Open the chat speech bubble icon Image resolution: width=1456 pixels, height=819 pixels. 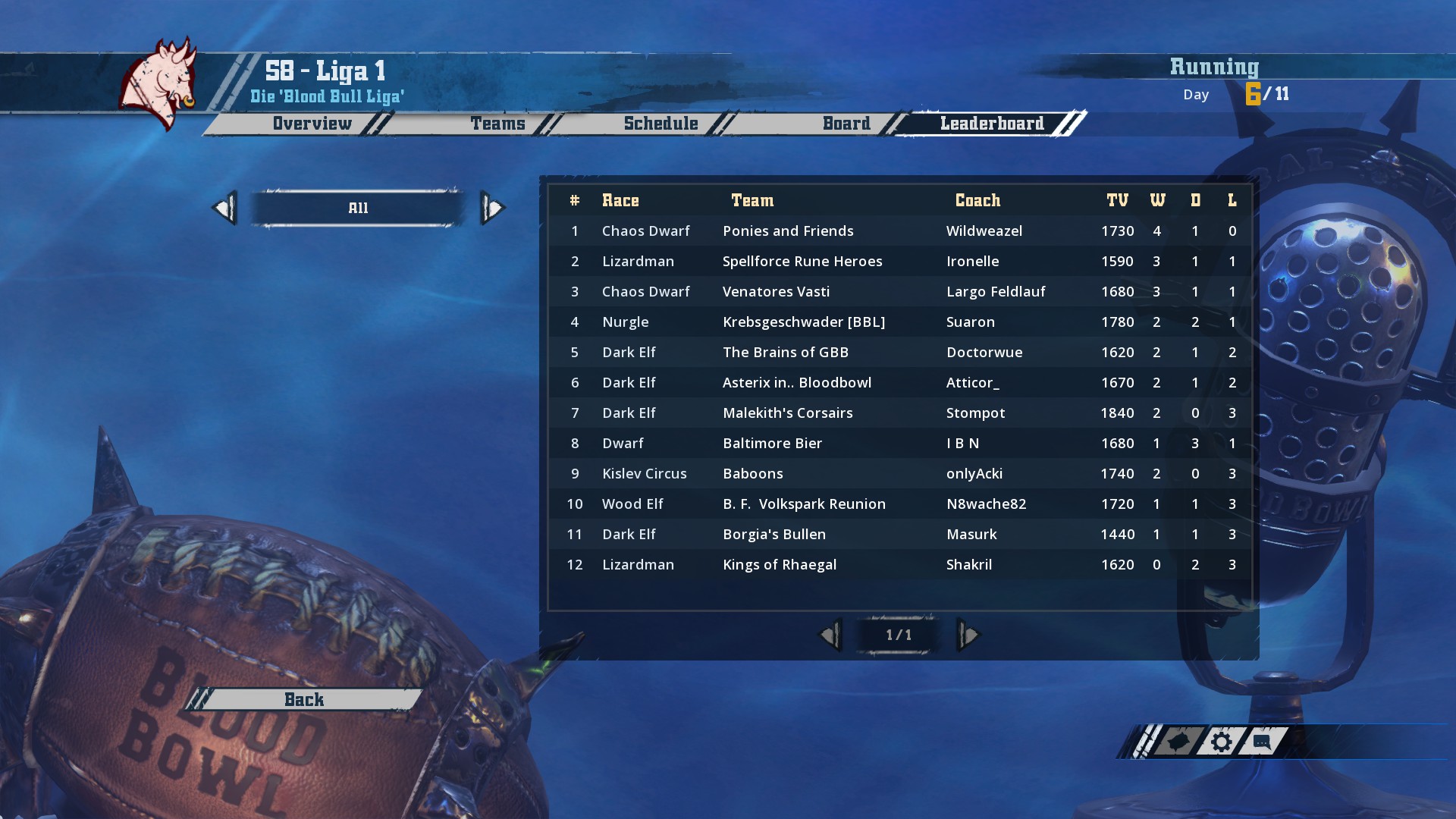[x=1261, y=742]
